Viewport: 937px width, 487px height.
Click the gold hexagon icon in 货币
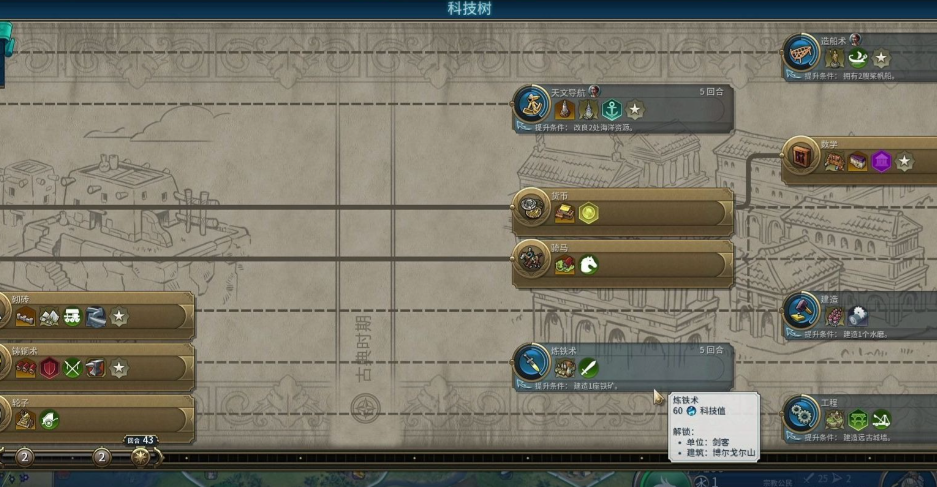pyautogui.click(x=589, y=213)
